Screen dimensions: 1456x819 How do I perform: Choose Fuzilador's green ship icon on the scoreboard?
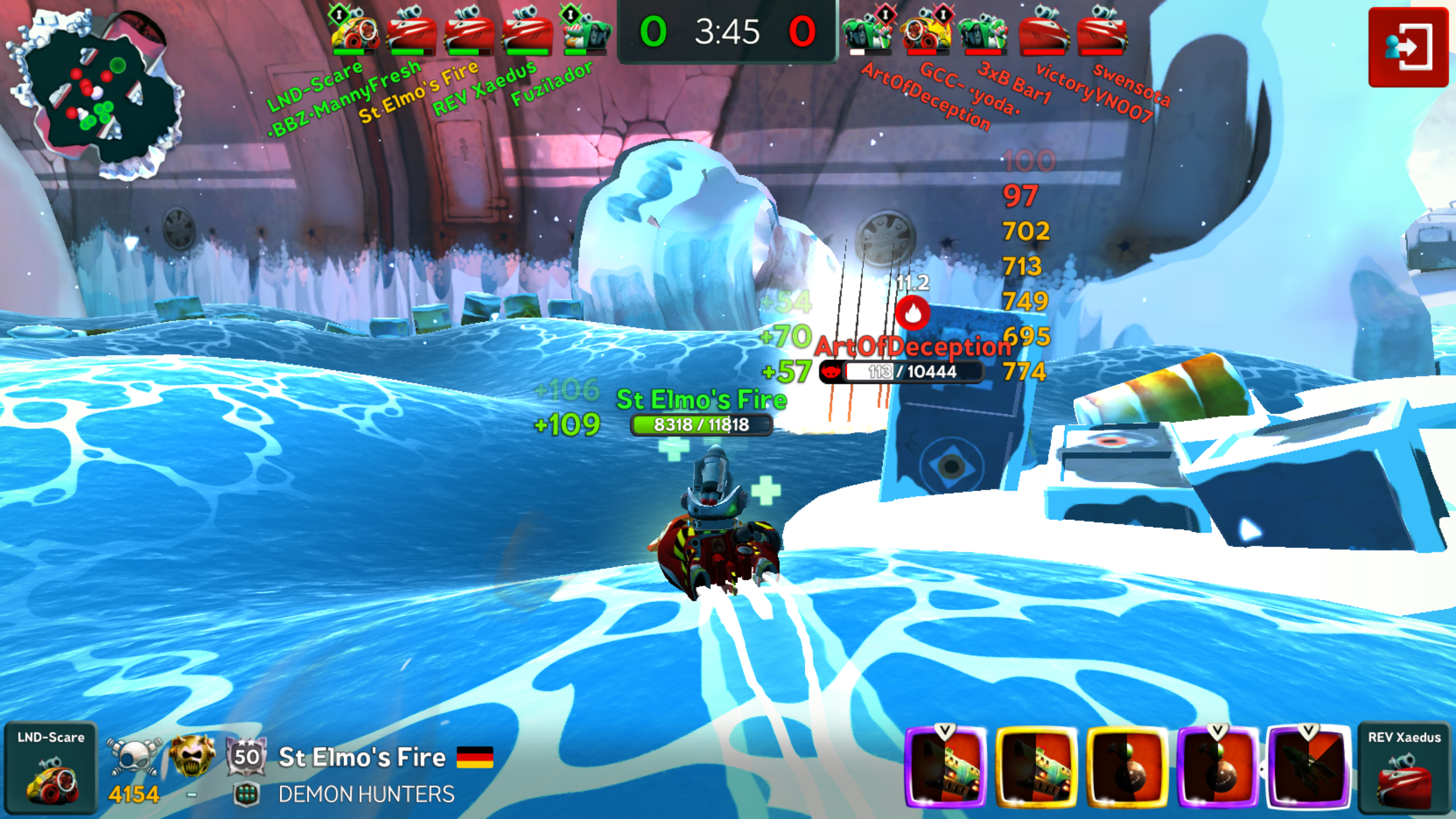point(586,33)
